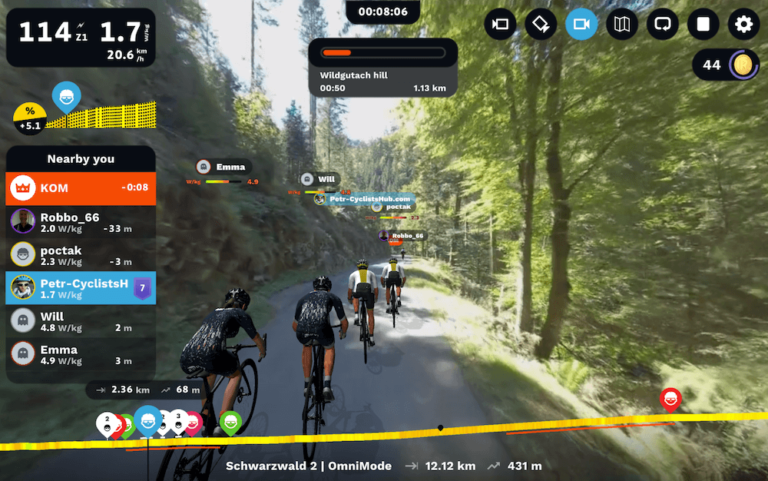The width and height of the screenshot is (768, 481).
Task: Select rider poctak in the nearby list
Action: [81, 254]
